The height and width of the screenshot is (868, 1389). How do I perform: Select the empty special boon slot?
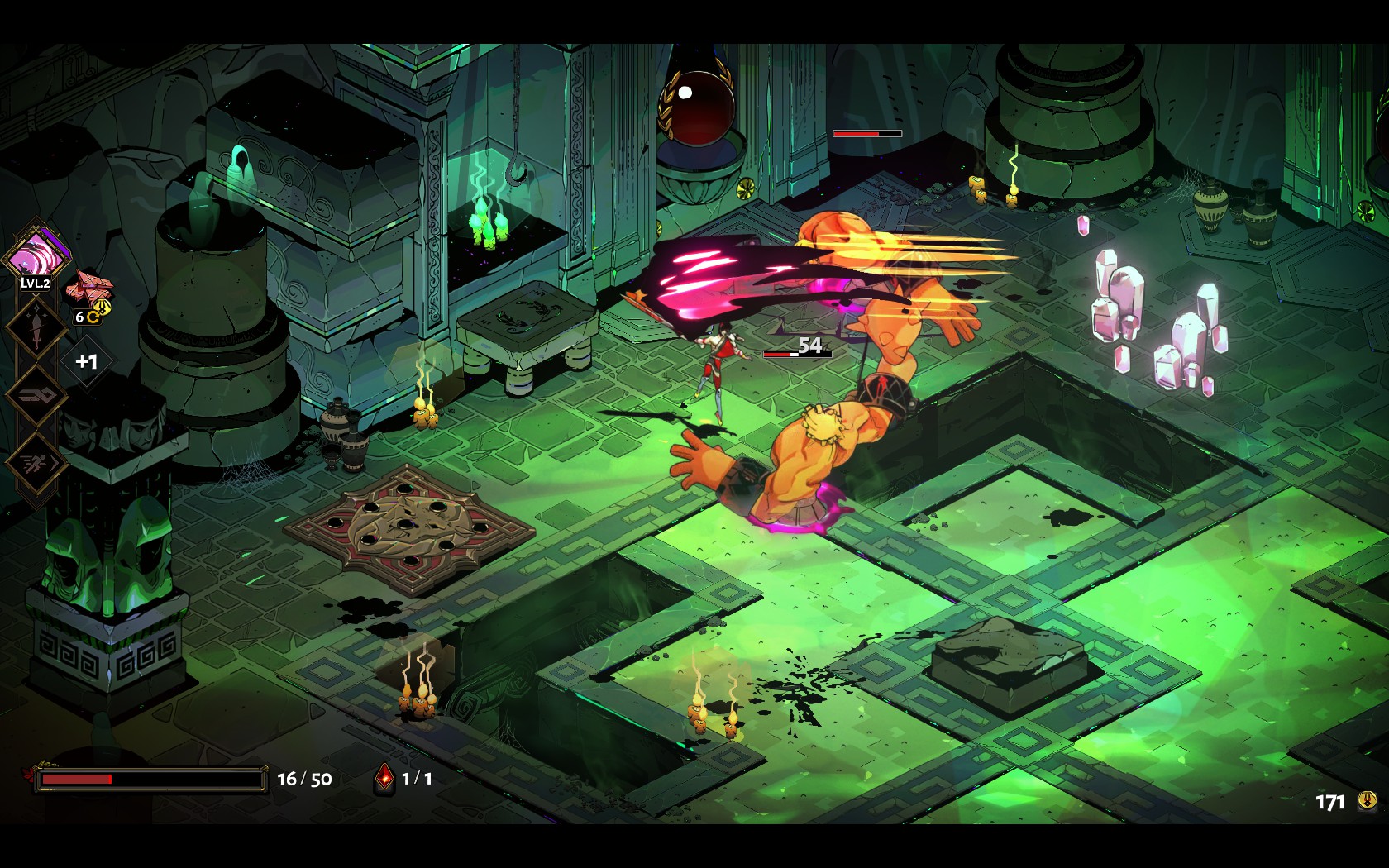point(36,394)
